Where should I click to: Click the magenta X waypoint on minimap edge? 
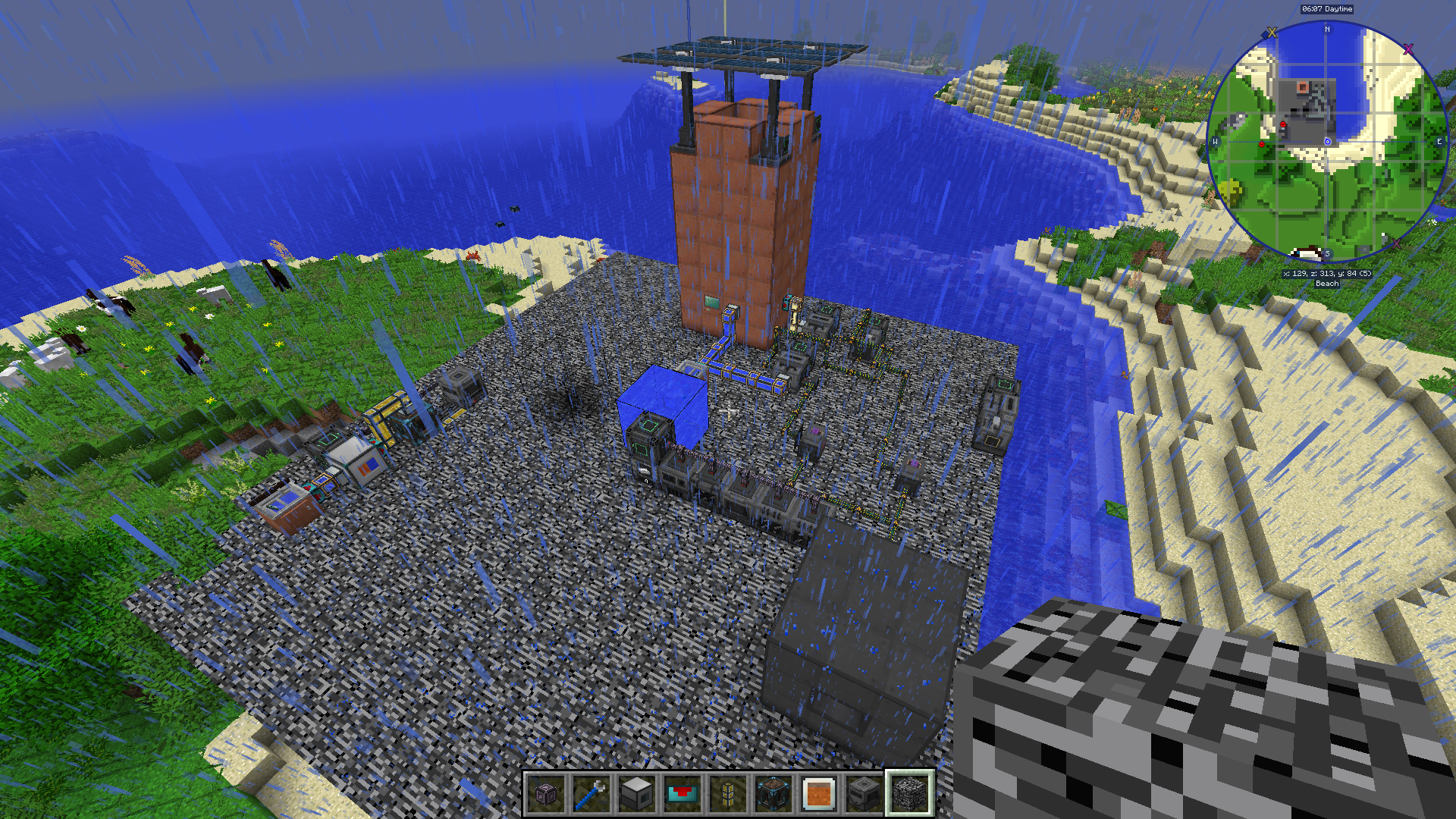[x=1408, y=49]
